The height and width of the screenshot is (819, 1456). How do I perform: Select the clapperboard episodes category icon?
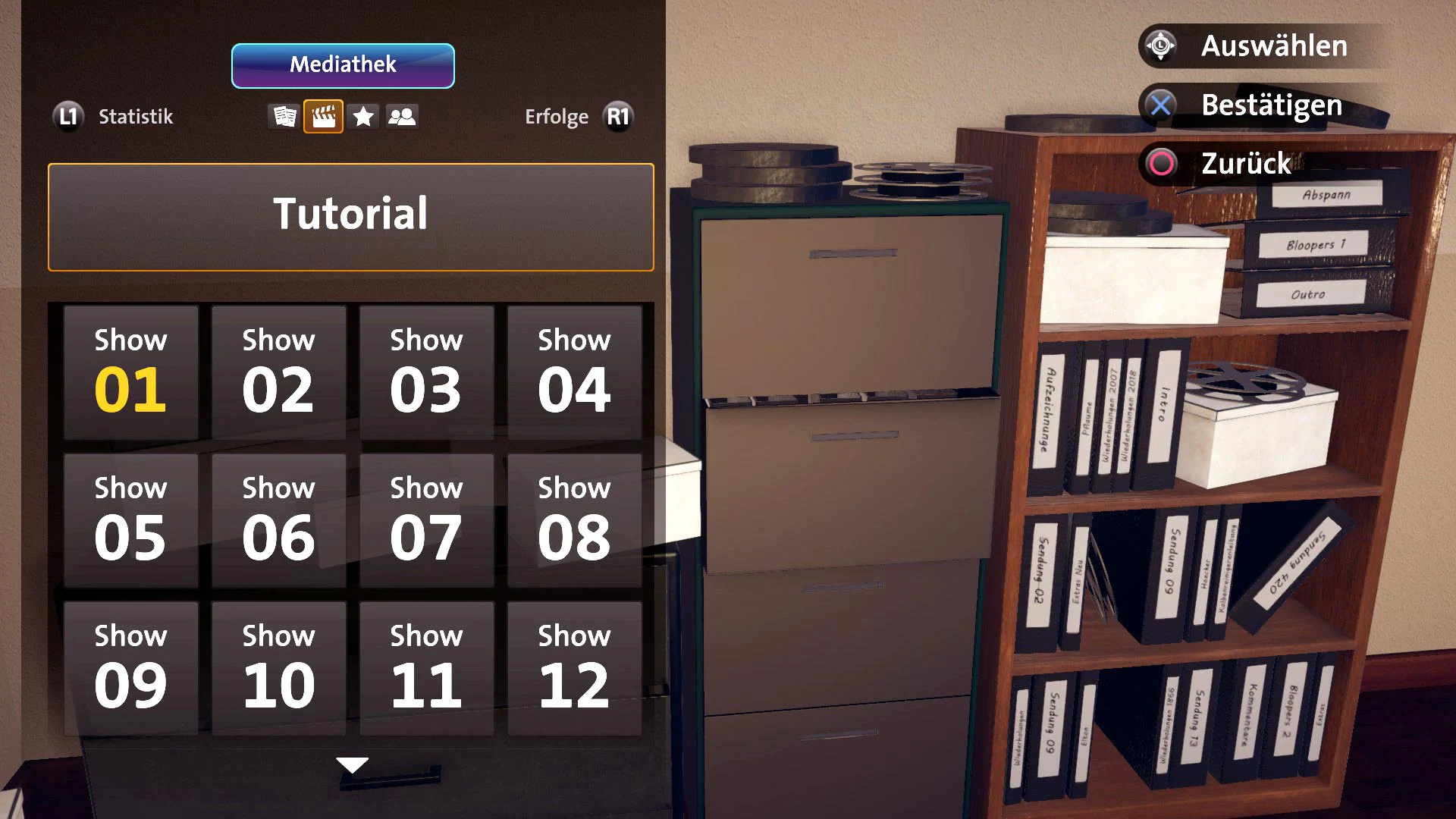click(324, 116)
